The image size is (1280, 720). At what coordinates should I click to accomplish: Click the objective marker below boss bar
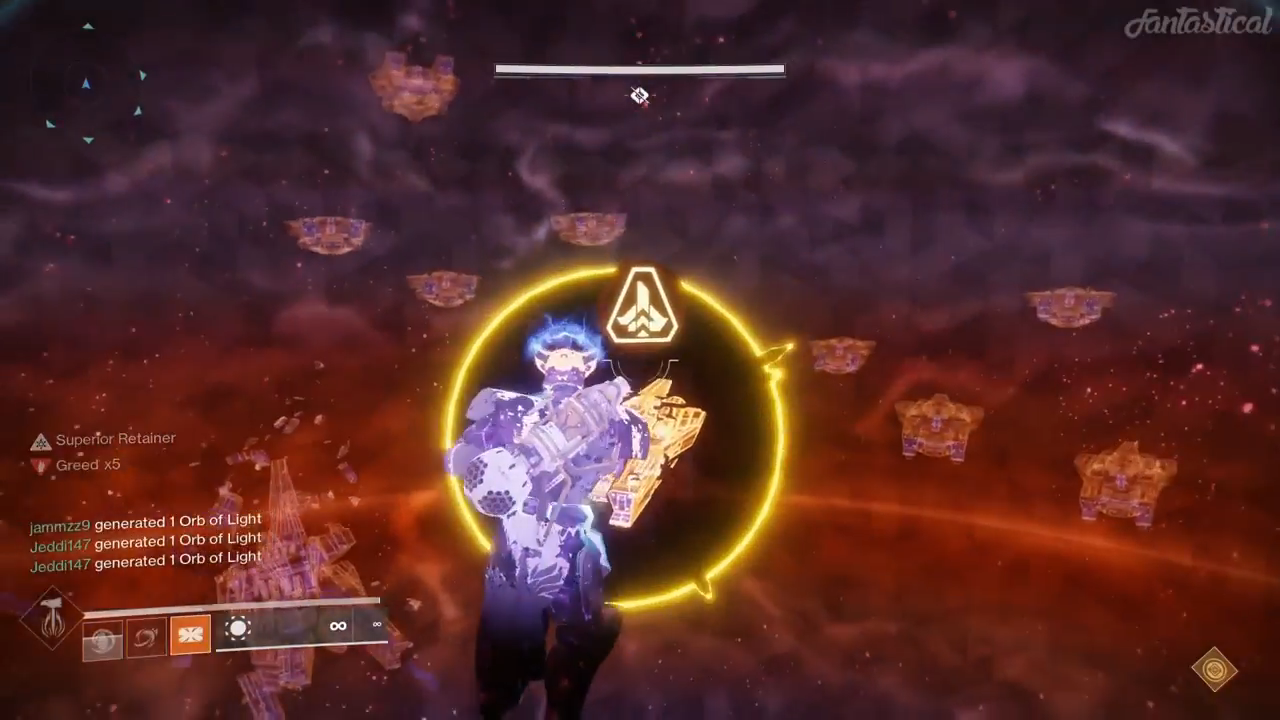639,96
